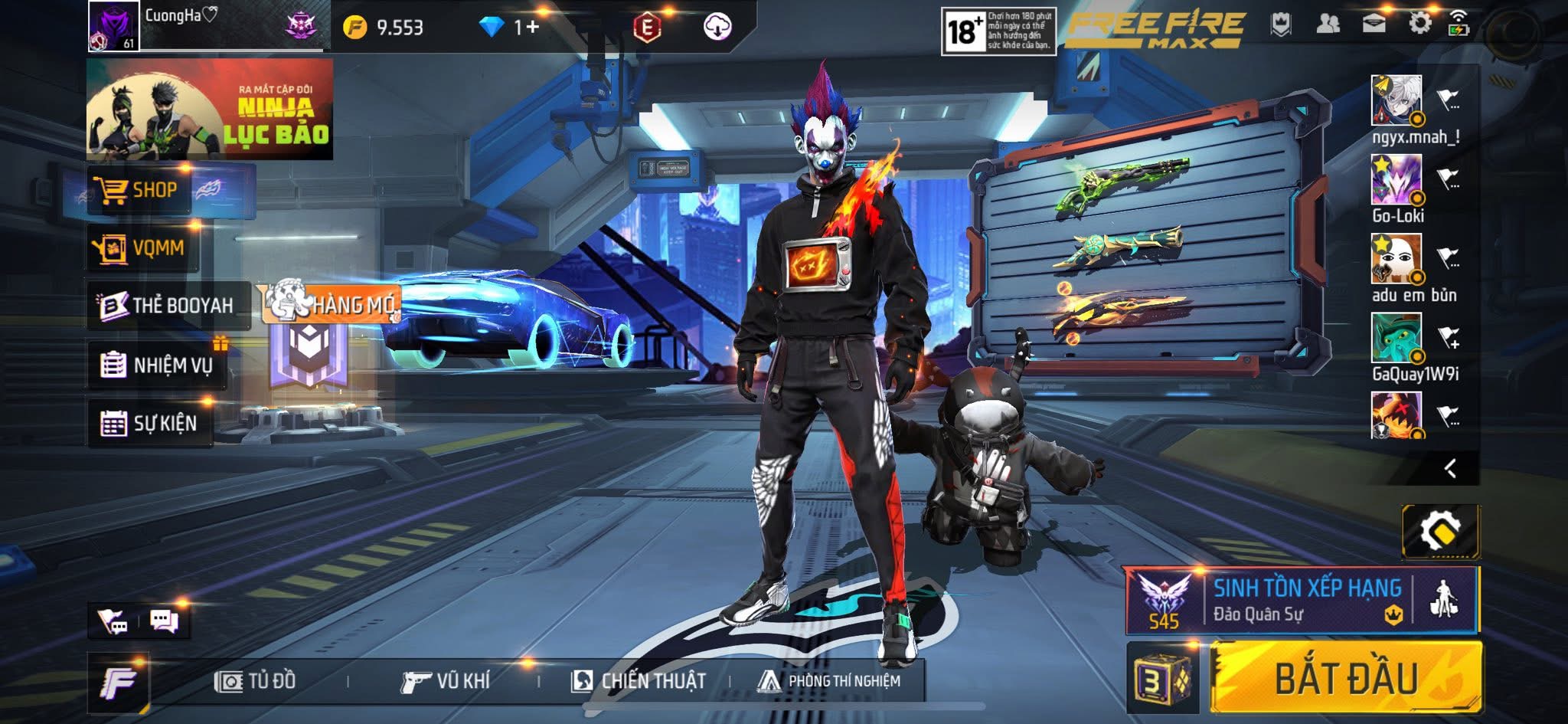Open SỰ KIỆN events menu
The height and width of the screenshot is (724, 1568).
[x=150, y=423]
